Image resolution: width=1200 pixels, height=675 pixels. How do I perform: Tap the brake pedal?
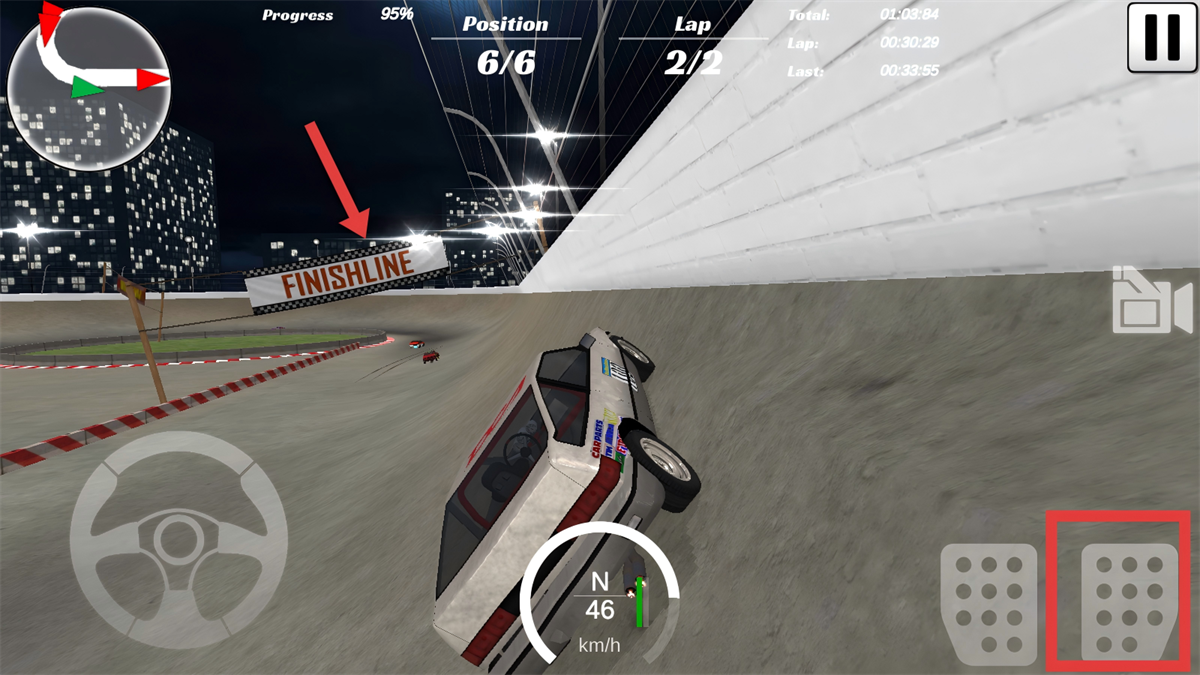(988, 603)
